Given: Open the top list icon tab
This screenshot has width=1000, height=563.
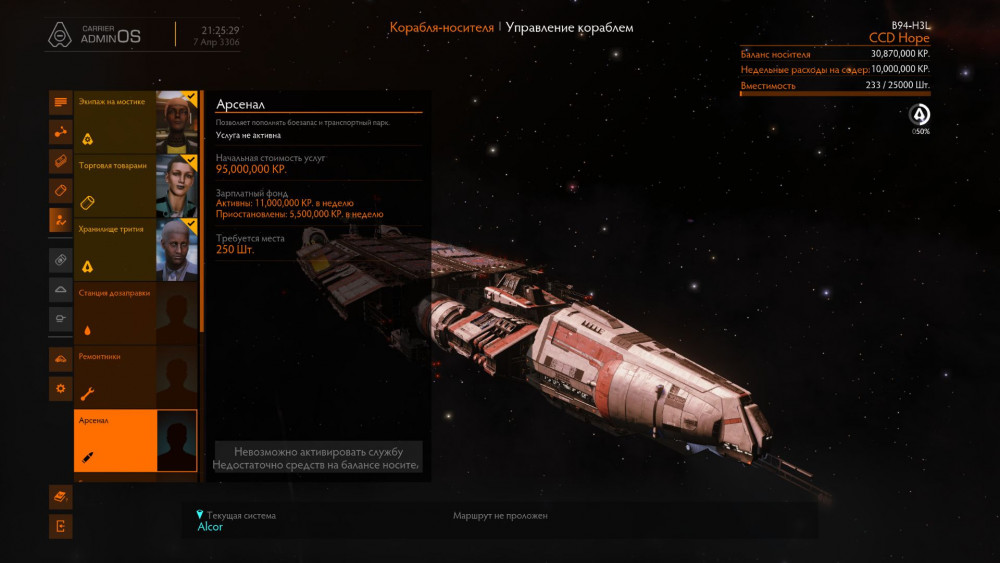Looking at the screenshot, I should coord(60,102).
